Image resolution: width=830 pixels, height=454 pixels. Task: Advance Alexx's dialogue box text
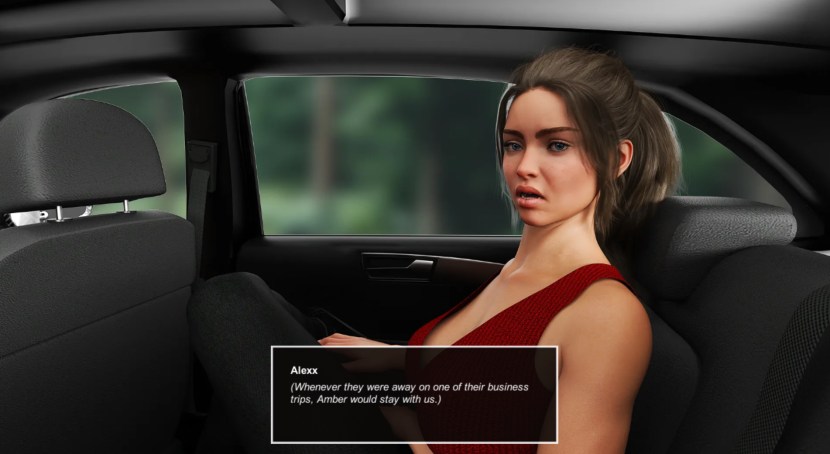(x=414, y=394)
